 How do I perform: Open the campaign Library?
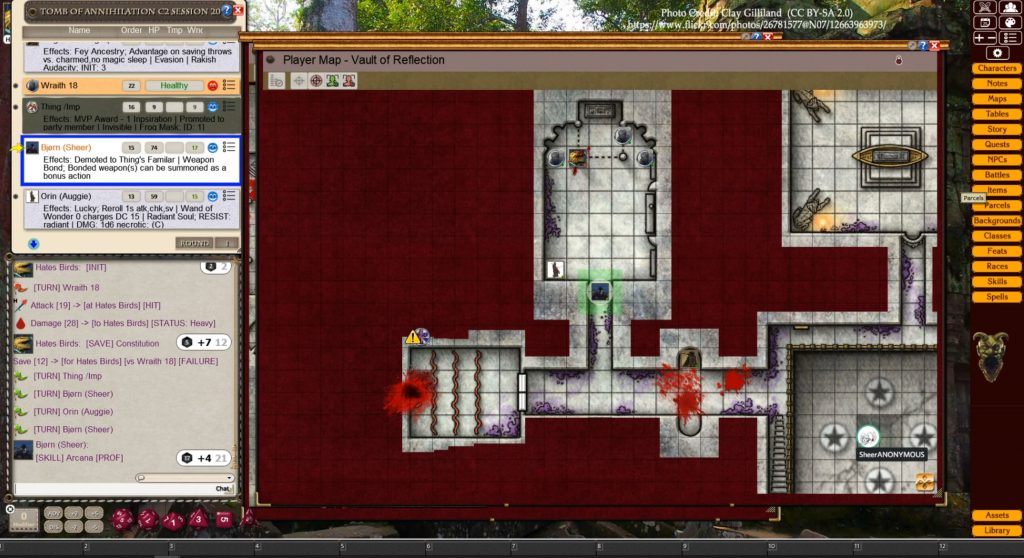[996, 530]
